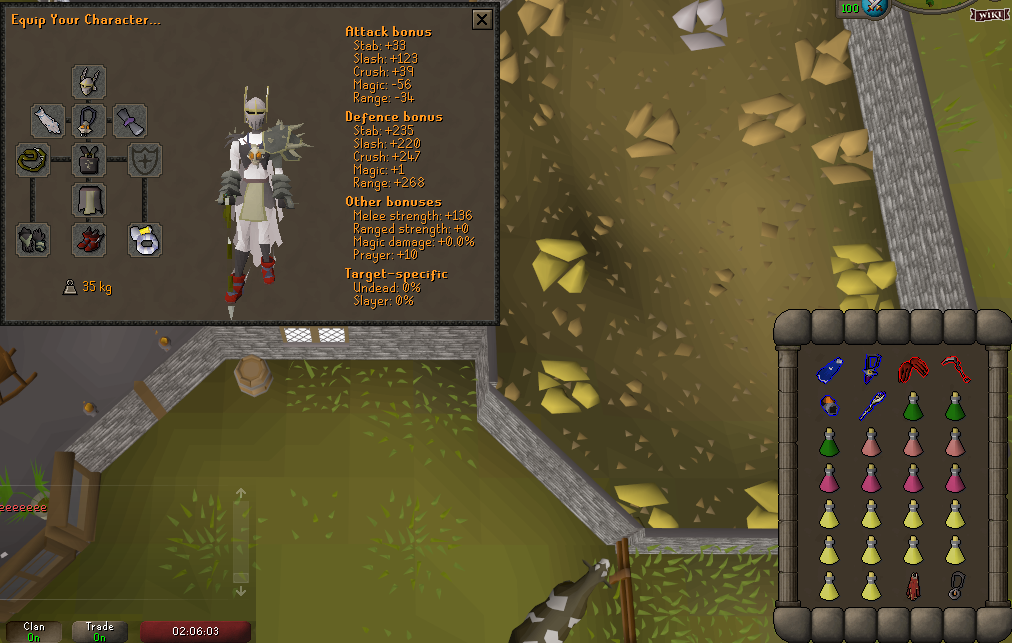Select the amulet equipment slot

point(89,121)
